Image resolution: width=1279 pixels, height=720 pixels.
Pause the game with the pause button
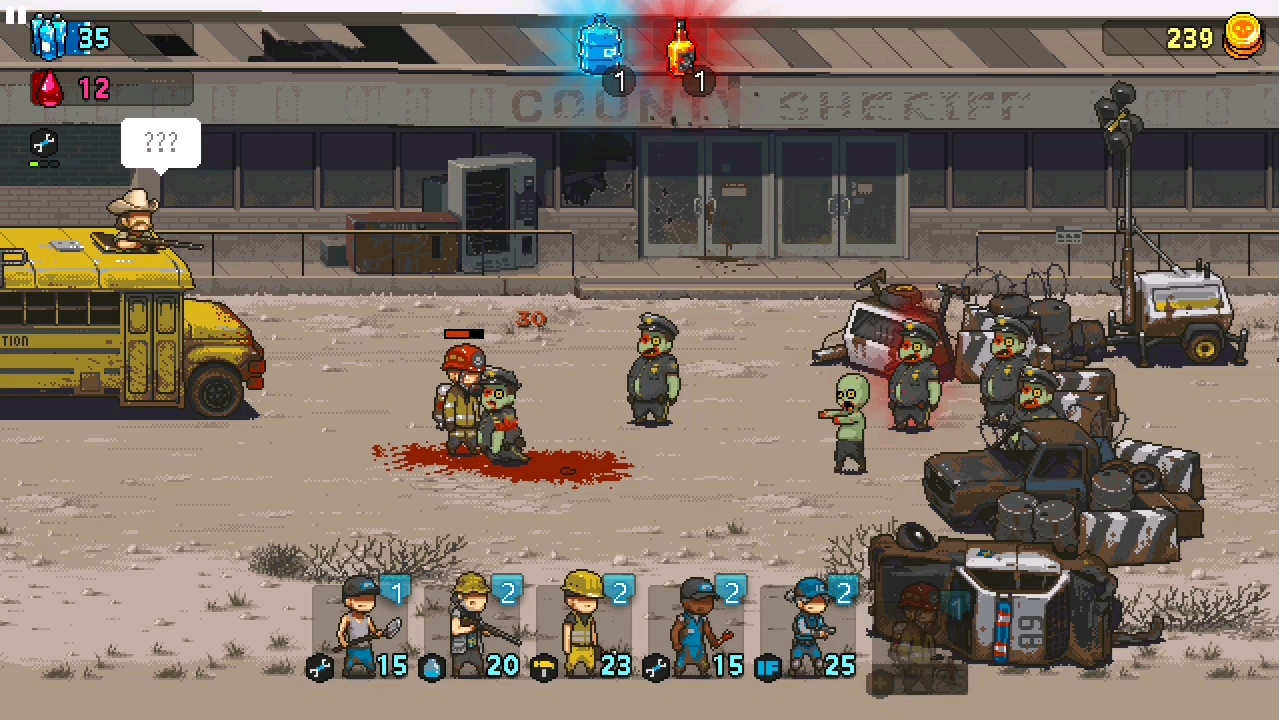[14, 14]
